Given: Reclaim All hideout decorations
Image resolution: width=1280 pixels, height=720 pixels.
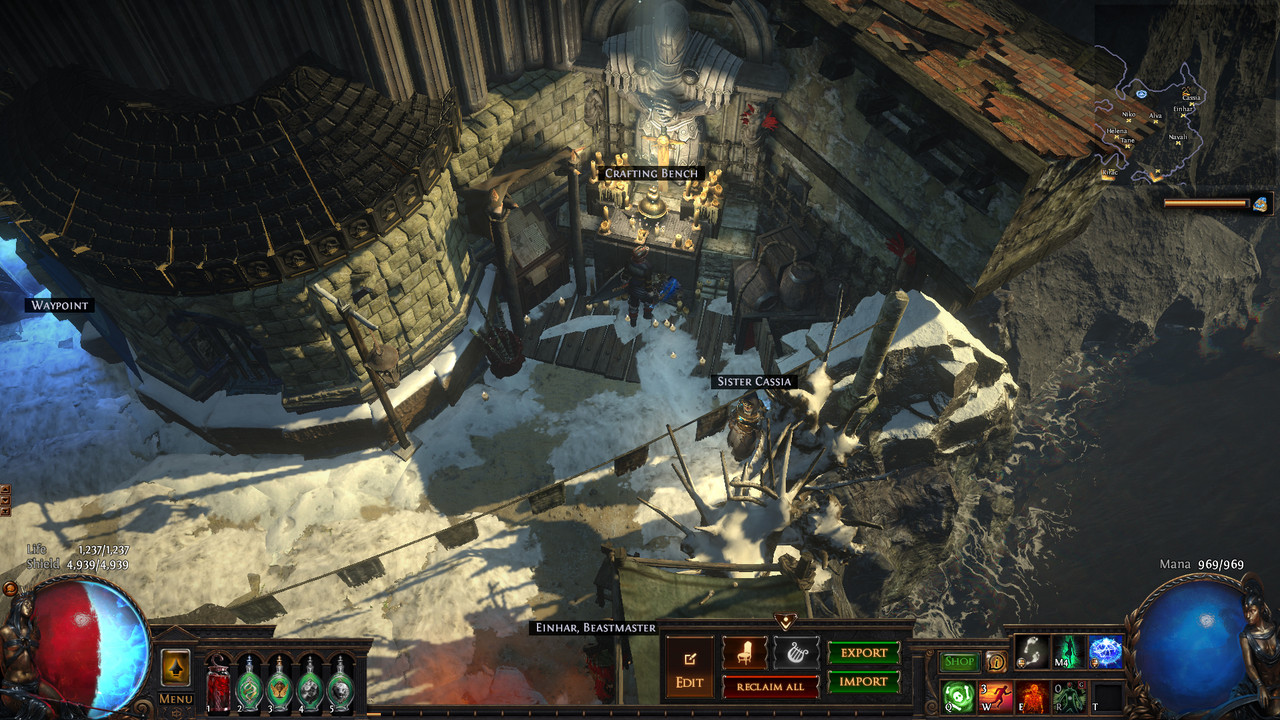Looking at the screenshot, I should (770, 686).
